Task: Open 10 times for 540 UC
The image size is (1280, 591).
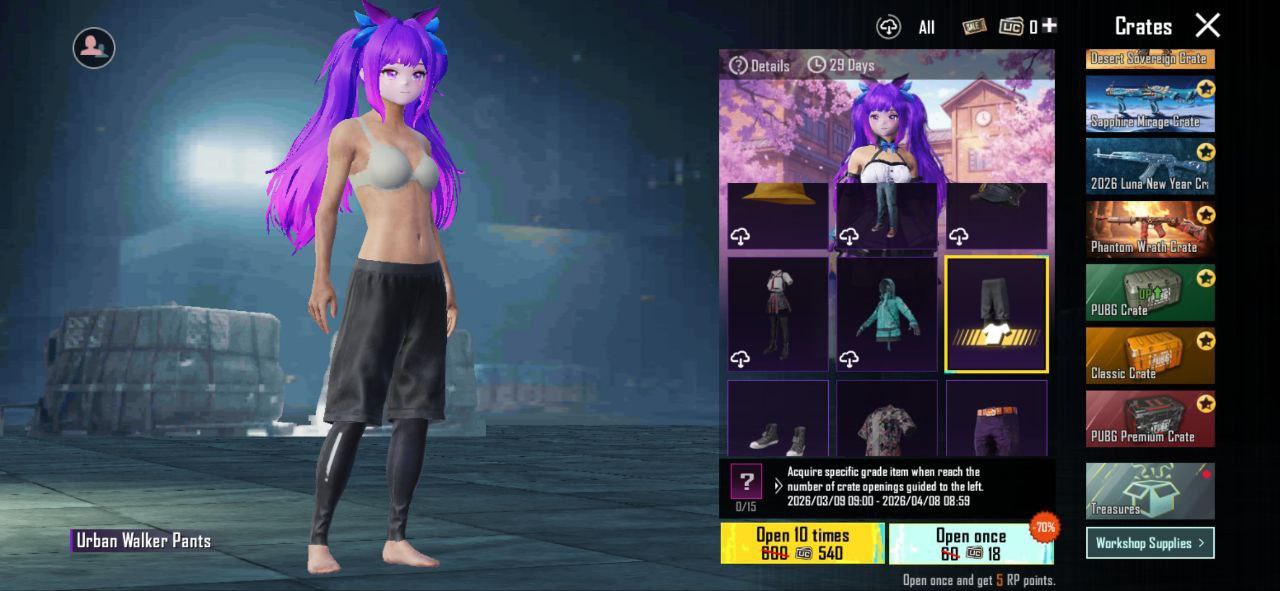Action: coord(802,543)
